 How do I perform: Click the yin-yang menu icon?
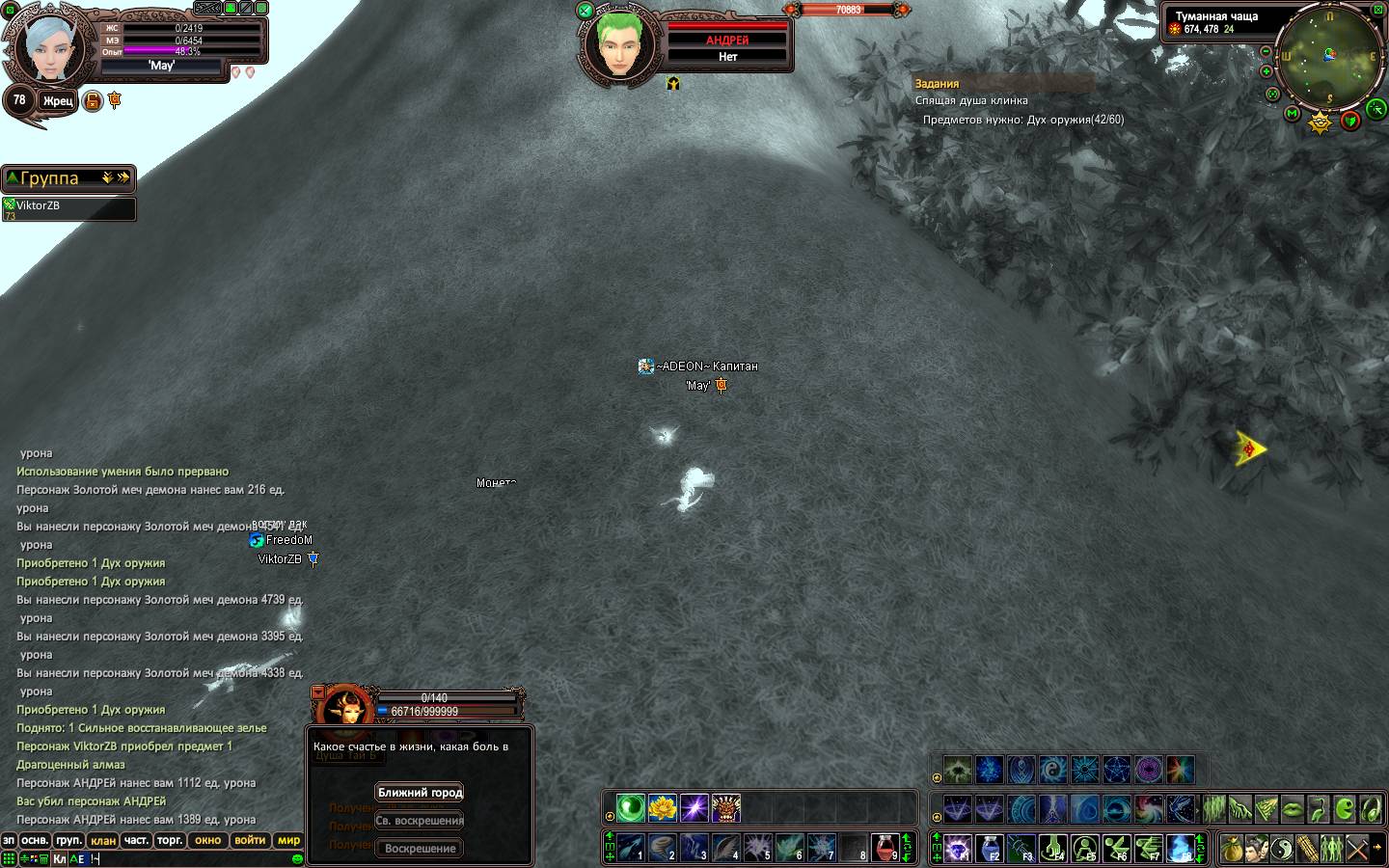coord(1281,849)
